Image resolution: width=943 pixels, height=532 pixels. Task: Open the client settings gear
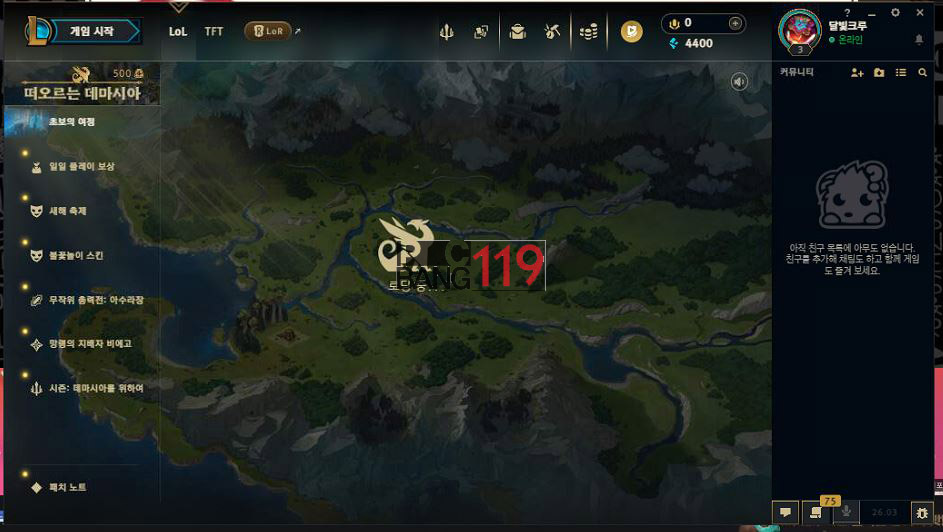(x=895, y=12)
